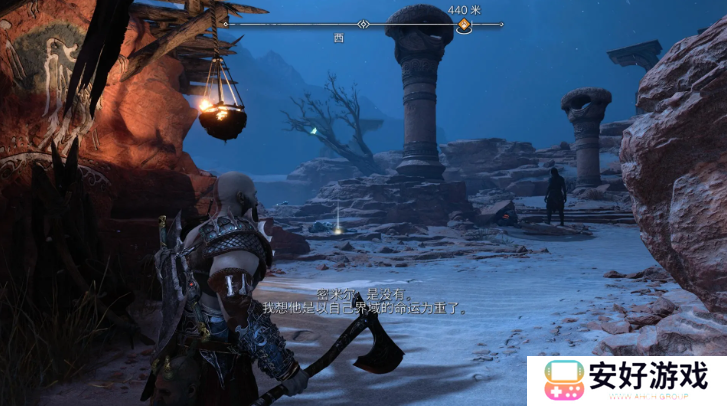Select the west (西) direction label on the compass
This screenshot has width=727, height=406.
[339, 36]
